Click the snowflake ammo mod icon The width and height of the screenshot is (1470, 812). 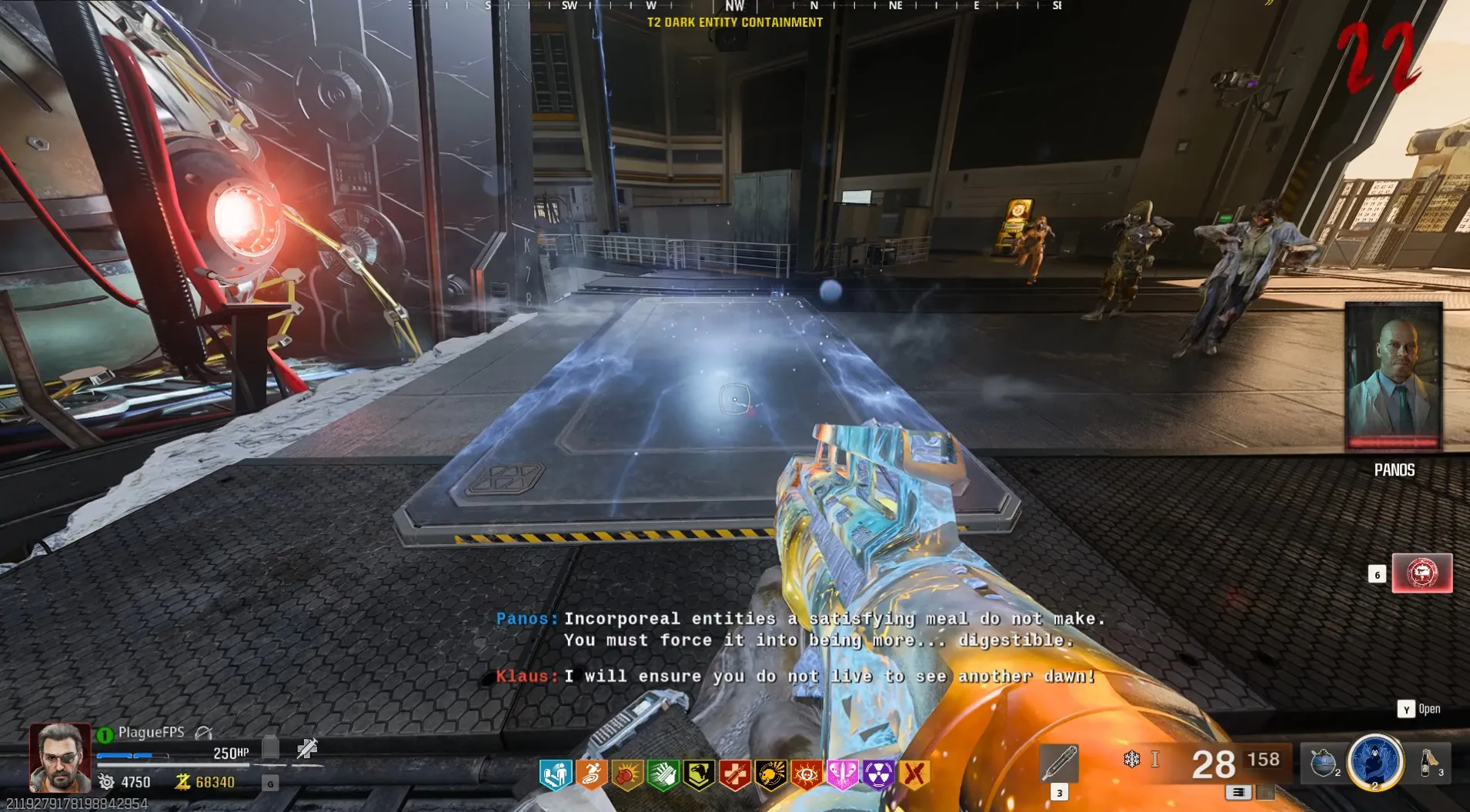(1131, 760)
